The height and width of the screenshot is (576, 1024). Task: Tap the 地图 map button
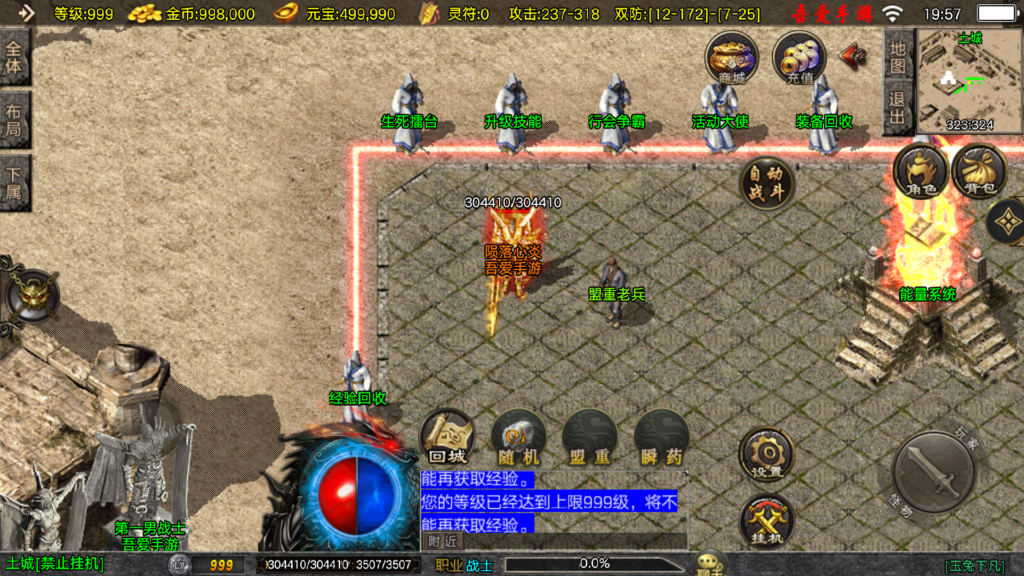pyautogui.click(x=898, y=56)
